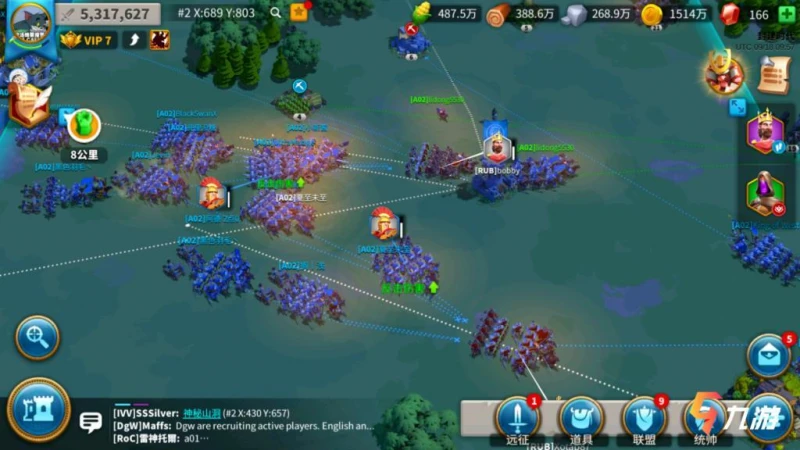Image resolution: width=800 pixels, height=450 pixels.
Task: Toggle the blue expand arrows button
Action: point(737,106)
